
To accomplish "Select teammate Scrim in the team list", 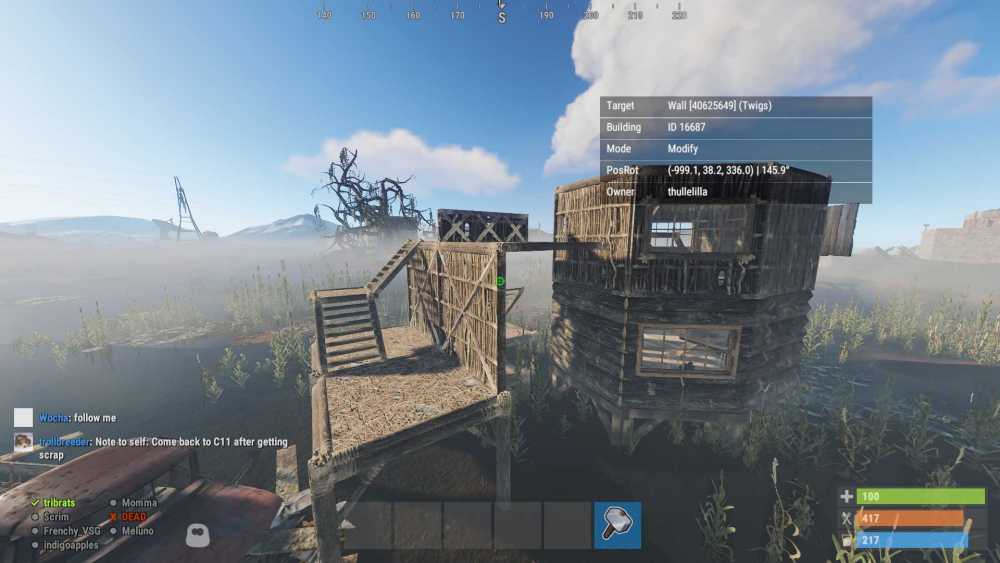I will click(x=56, y=516).
